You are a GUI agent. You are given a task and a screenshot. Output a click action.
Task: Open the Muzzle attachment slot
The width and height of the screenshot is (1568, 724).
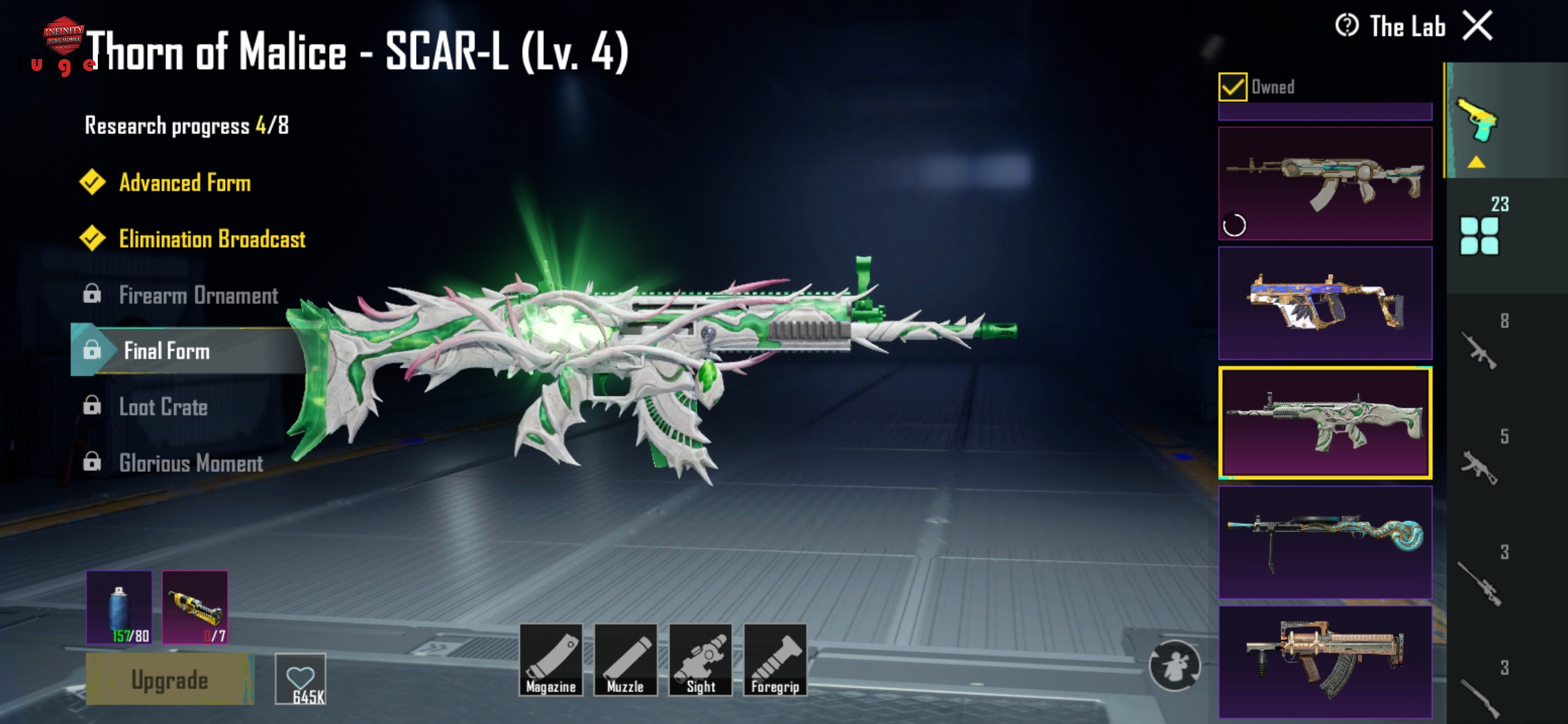[625, 660]
